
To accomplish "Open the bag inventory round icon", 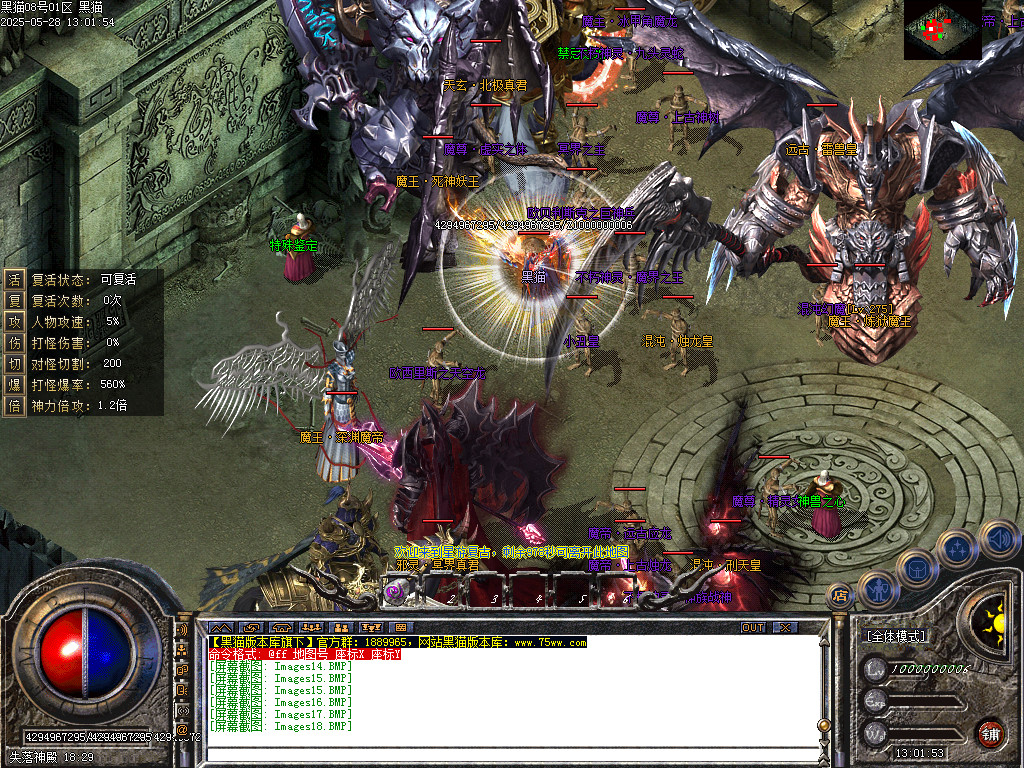I will click(x=916, y=569).
